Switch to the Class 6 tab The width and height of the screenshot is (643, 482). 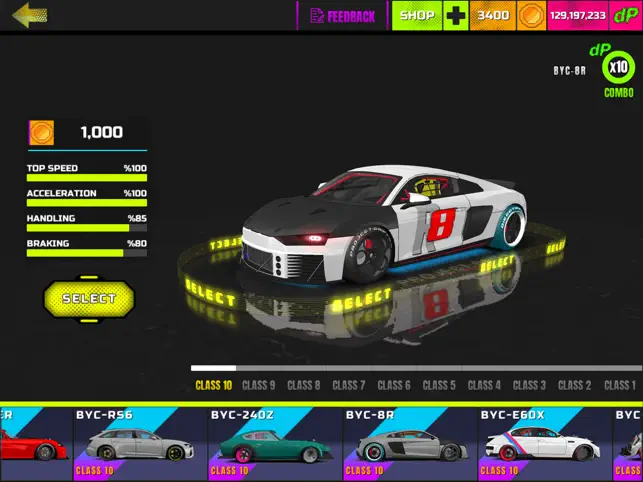(394, 385)
